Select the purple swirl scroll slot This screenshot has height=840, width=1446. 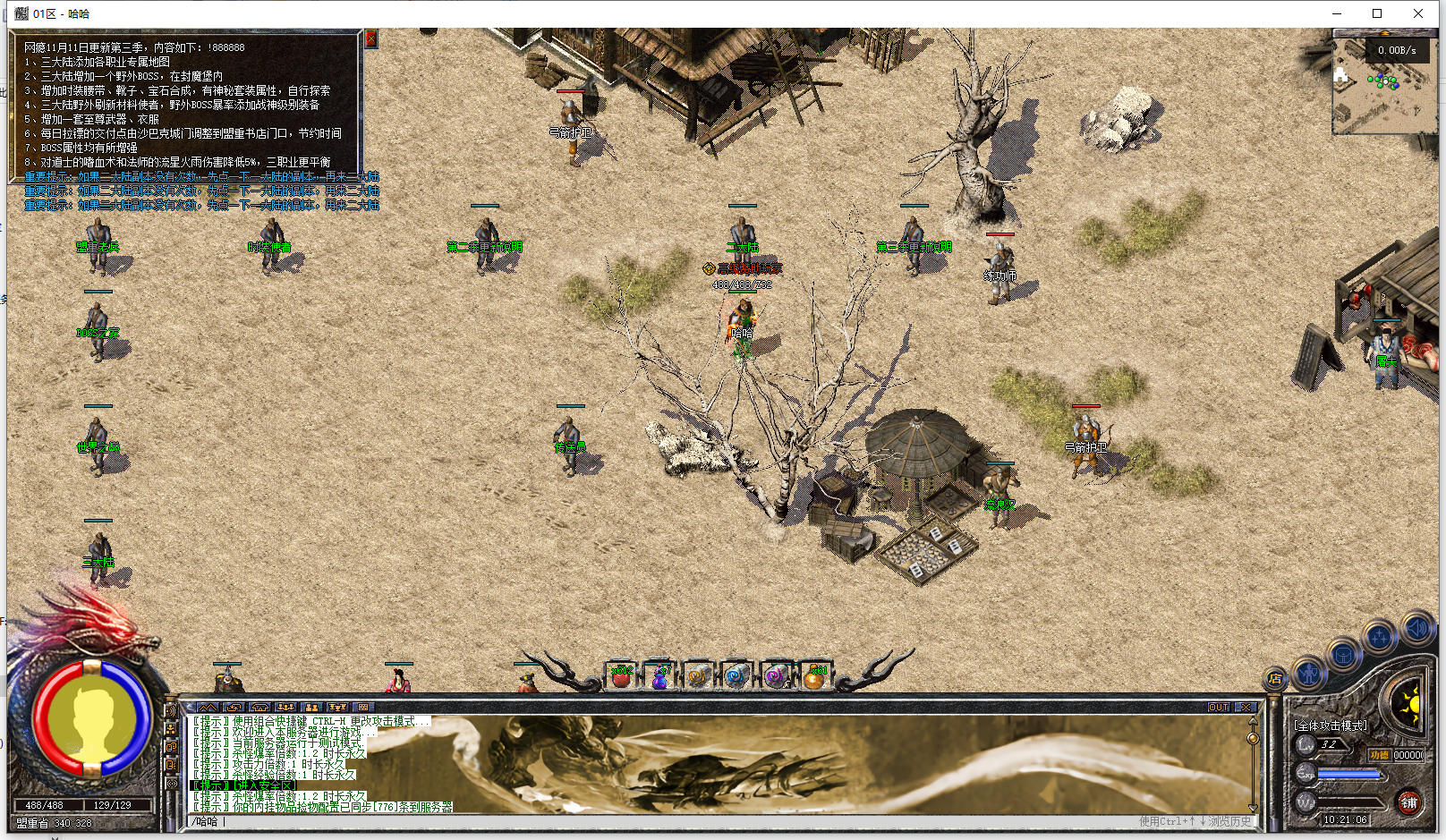775,677
